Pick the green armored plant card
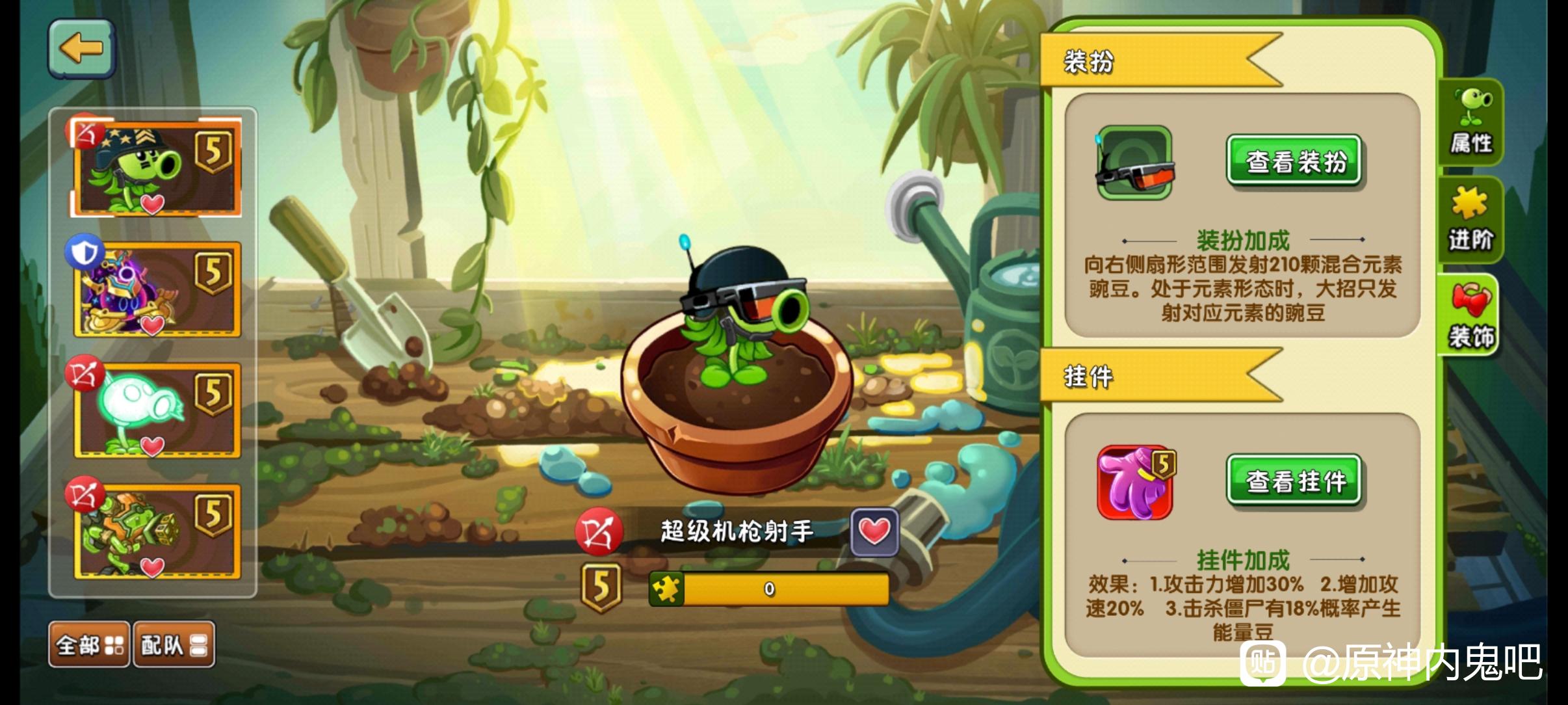 point(157,531)
